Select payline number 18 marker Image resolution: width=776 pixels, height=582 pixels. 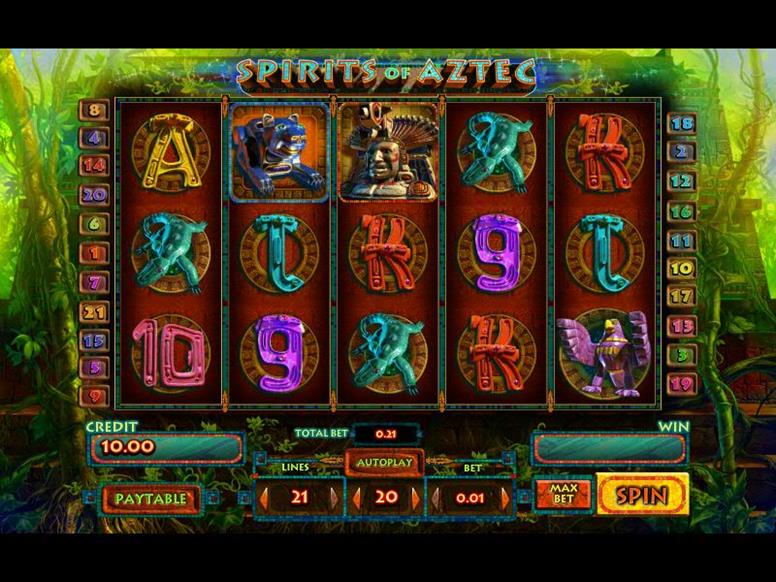(682, 124)
